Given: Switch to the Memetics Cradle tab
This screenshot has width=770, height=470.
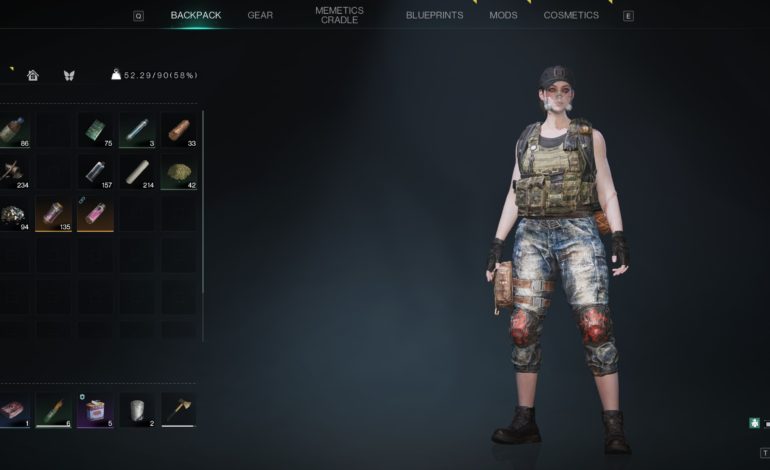Looking at the screenshot, I should [x=339, y=15].
